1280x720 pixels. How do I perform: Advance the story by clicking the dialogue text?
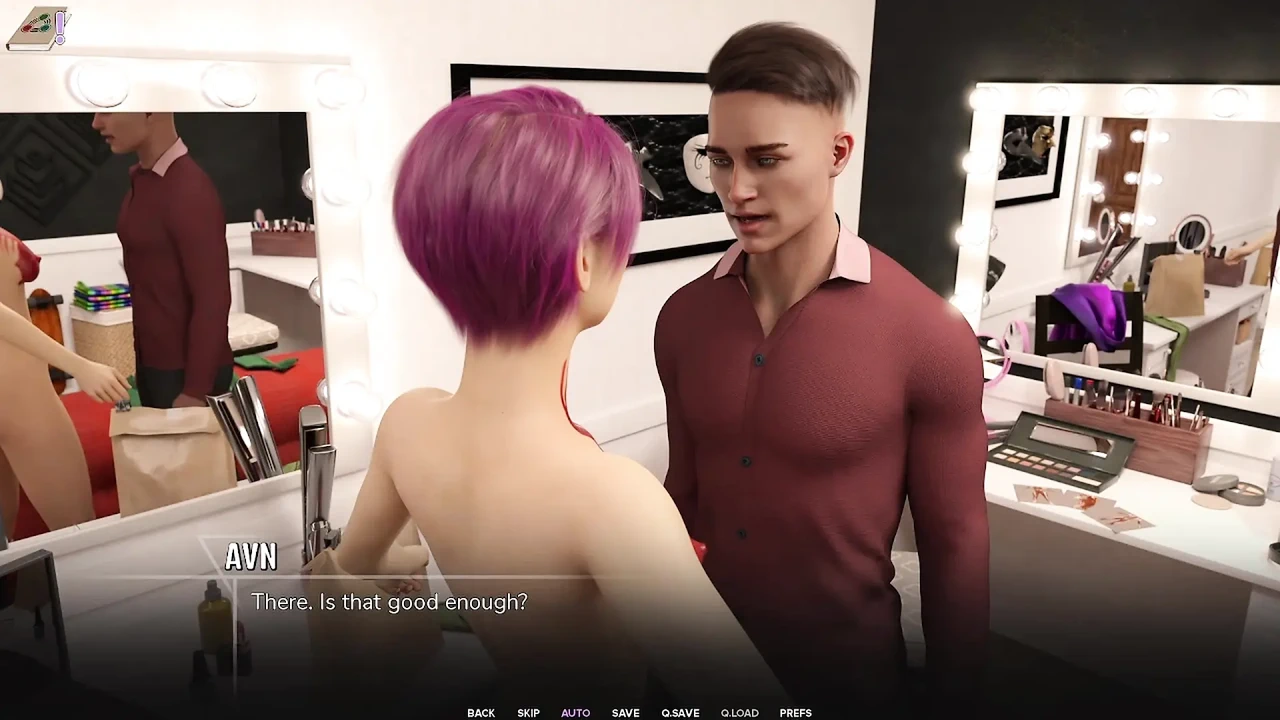pyautogui.click(x=390, y=602)
